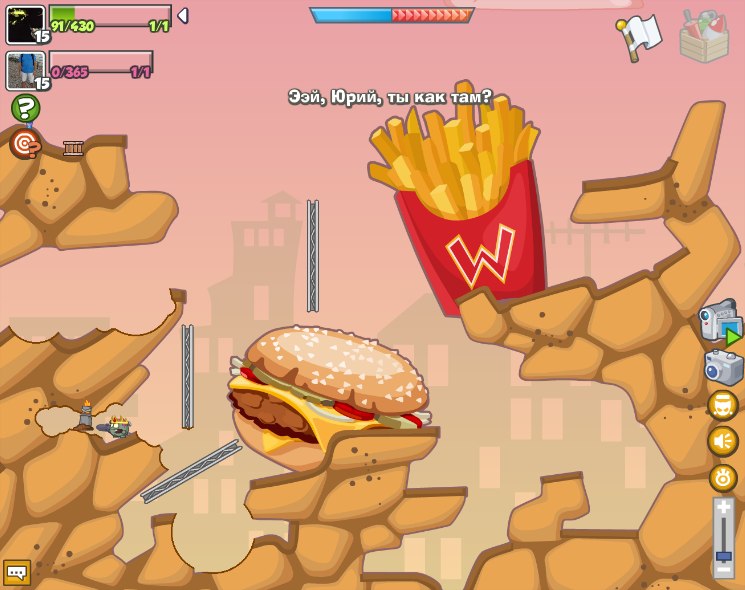Viewport: 745px width, 590px height.
Task: Select the green team player avatar
Action: [26, 25]
